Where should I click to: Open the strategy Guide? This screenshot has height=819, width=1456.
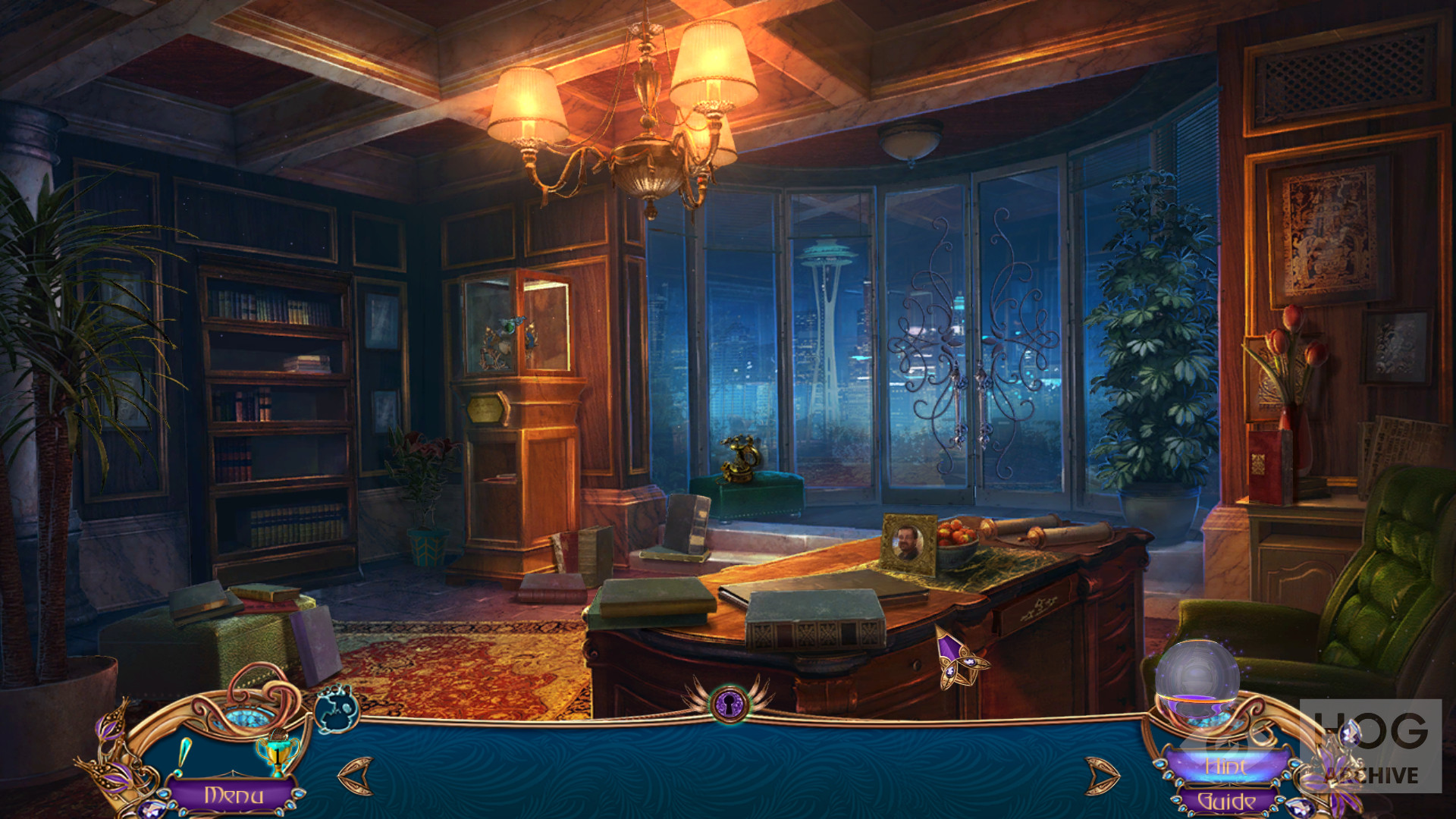pyautogui.click(x=1225, y=801)
